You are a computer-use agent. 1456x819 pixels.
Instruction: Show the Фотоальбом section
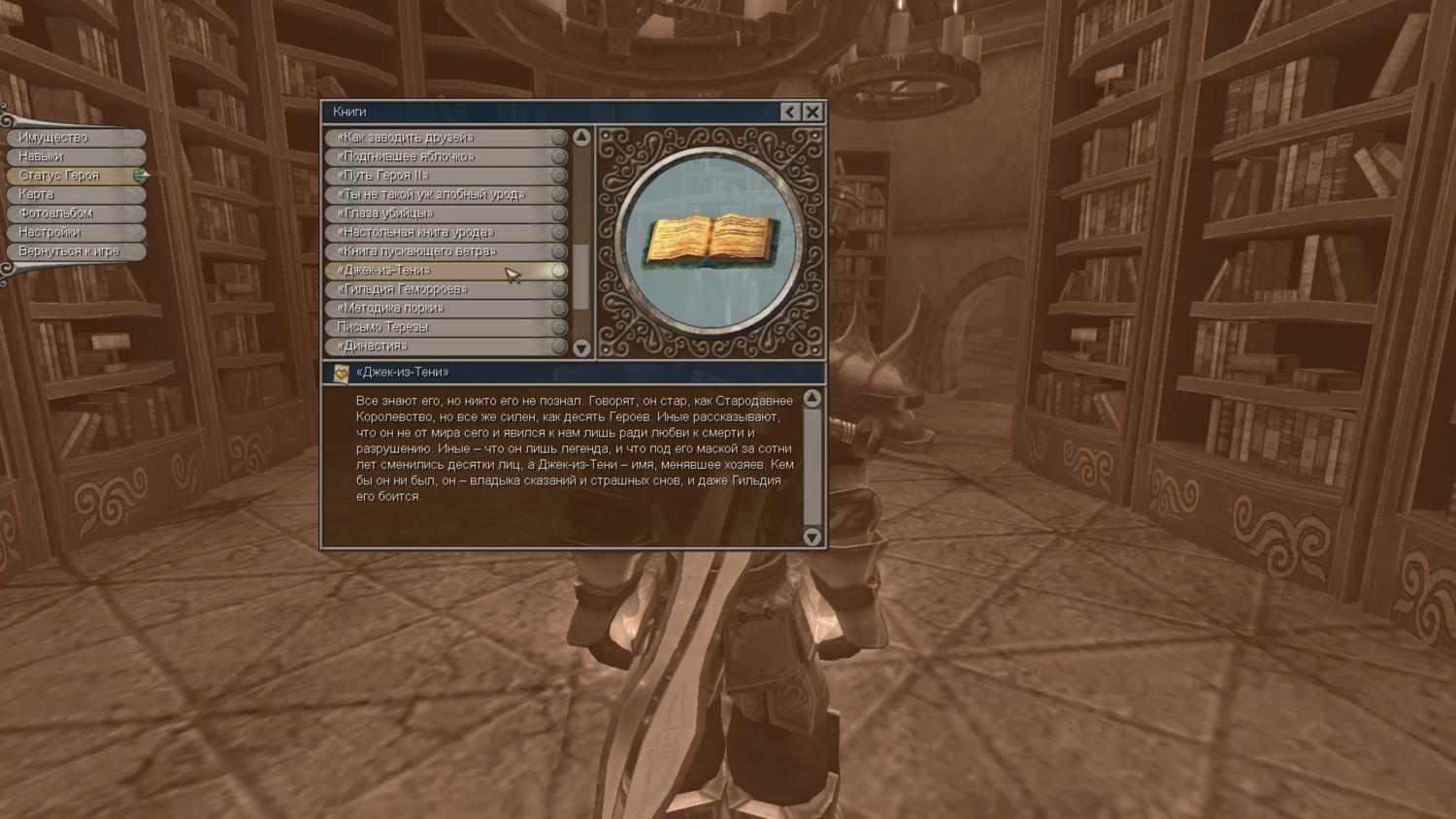76,213
